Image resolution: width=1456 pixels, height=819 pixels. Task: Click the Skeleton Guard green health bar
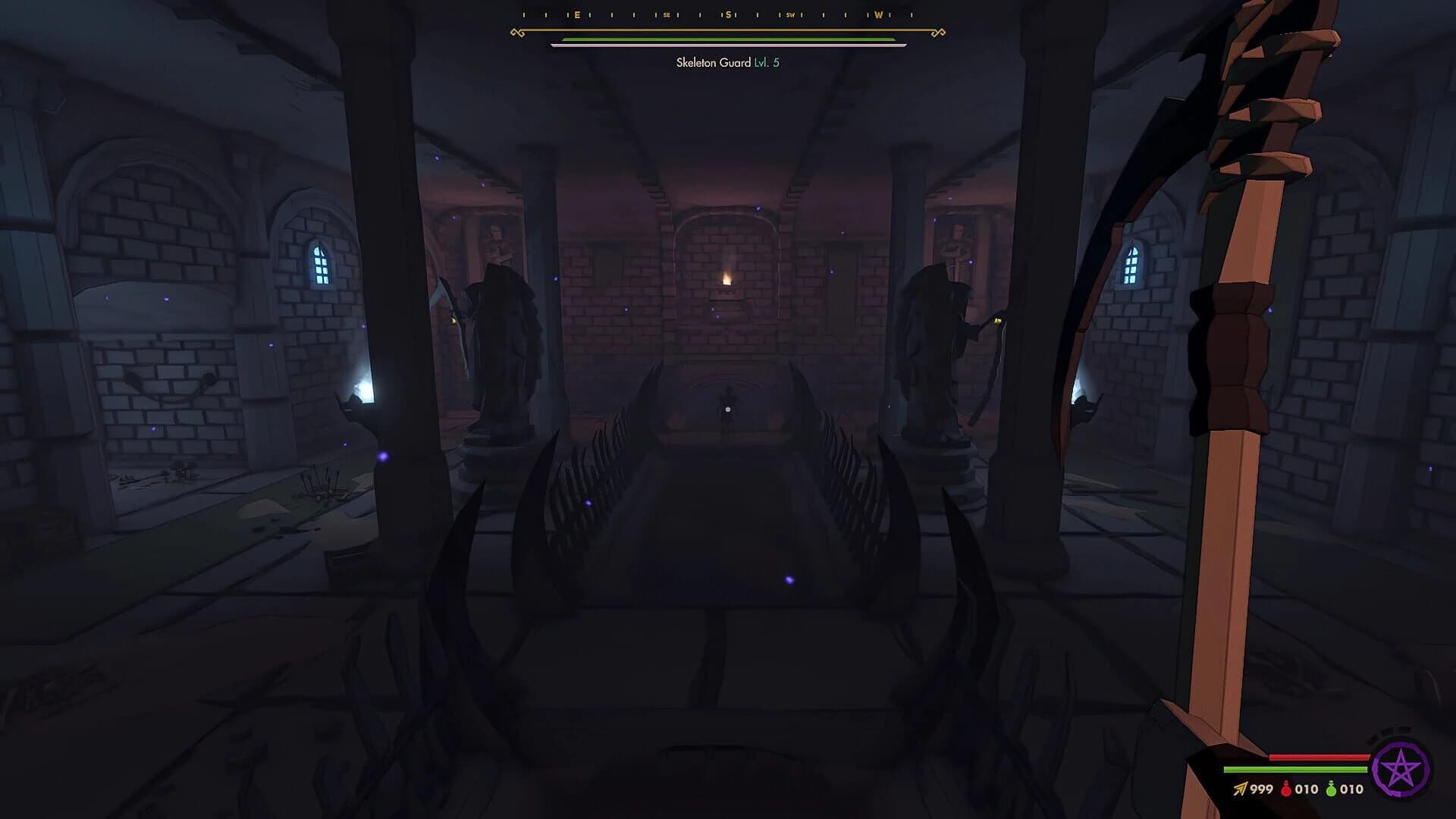coord(726,39)
